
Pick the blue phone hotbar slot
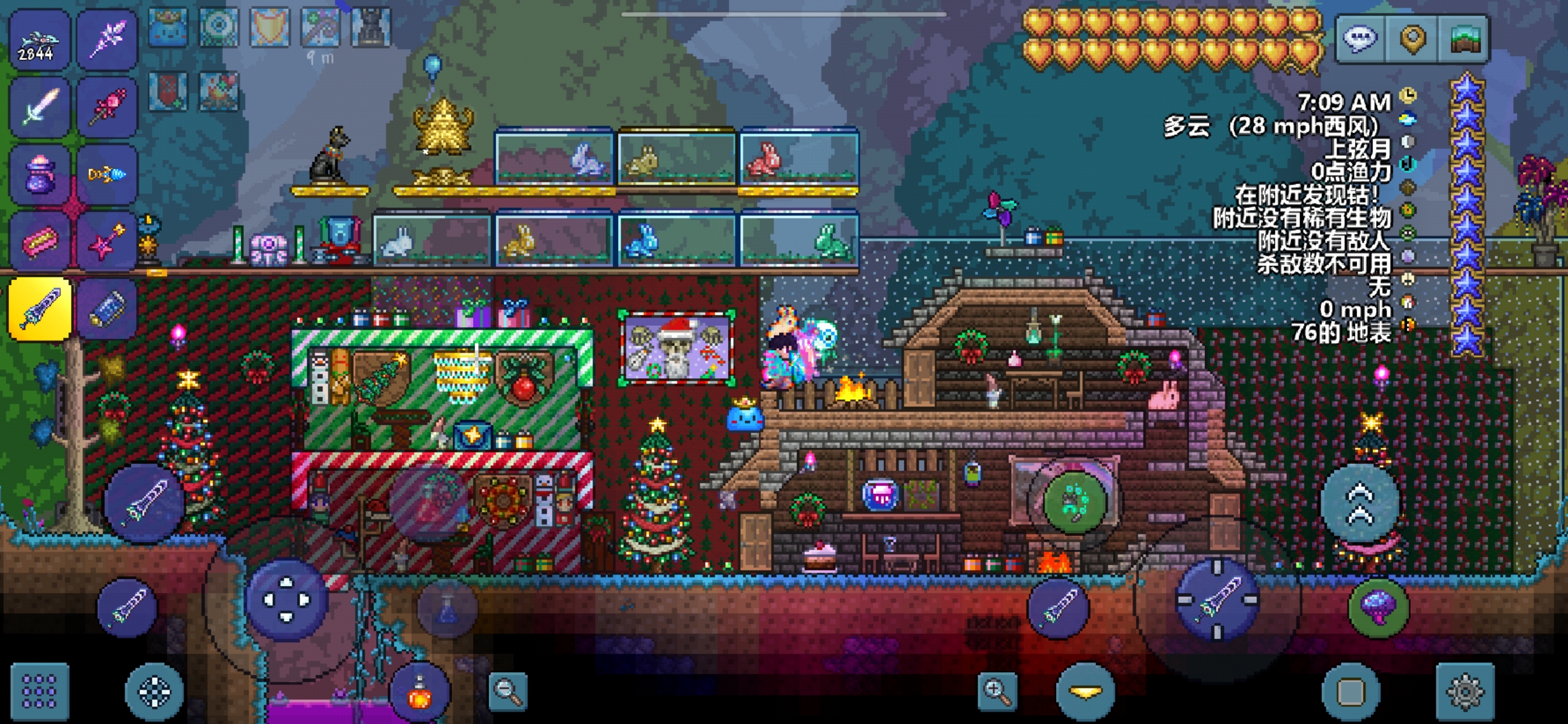(x=106, y=309)
